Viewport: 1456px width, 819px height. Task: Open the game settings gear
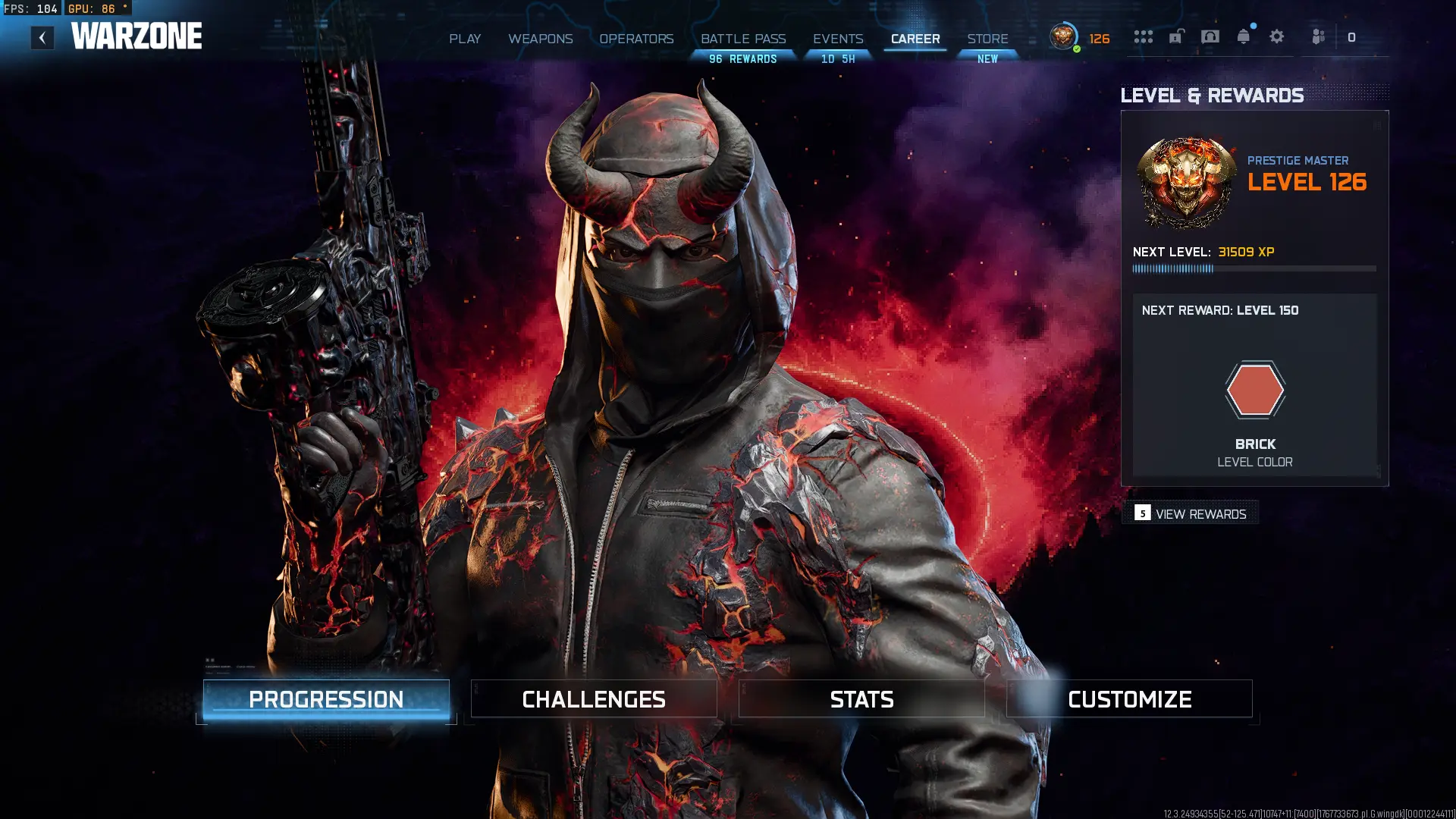click(1278, 36)
